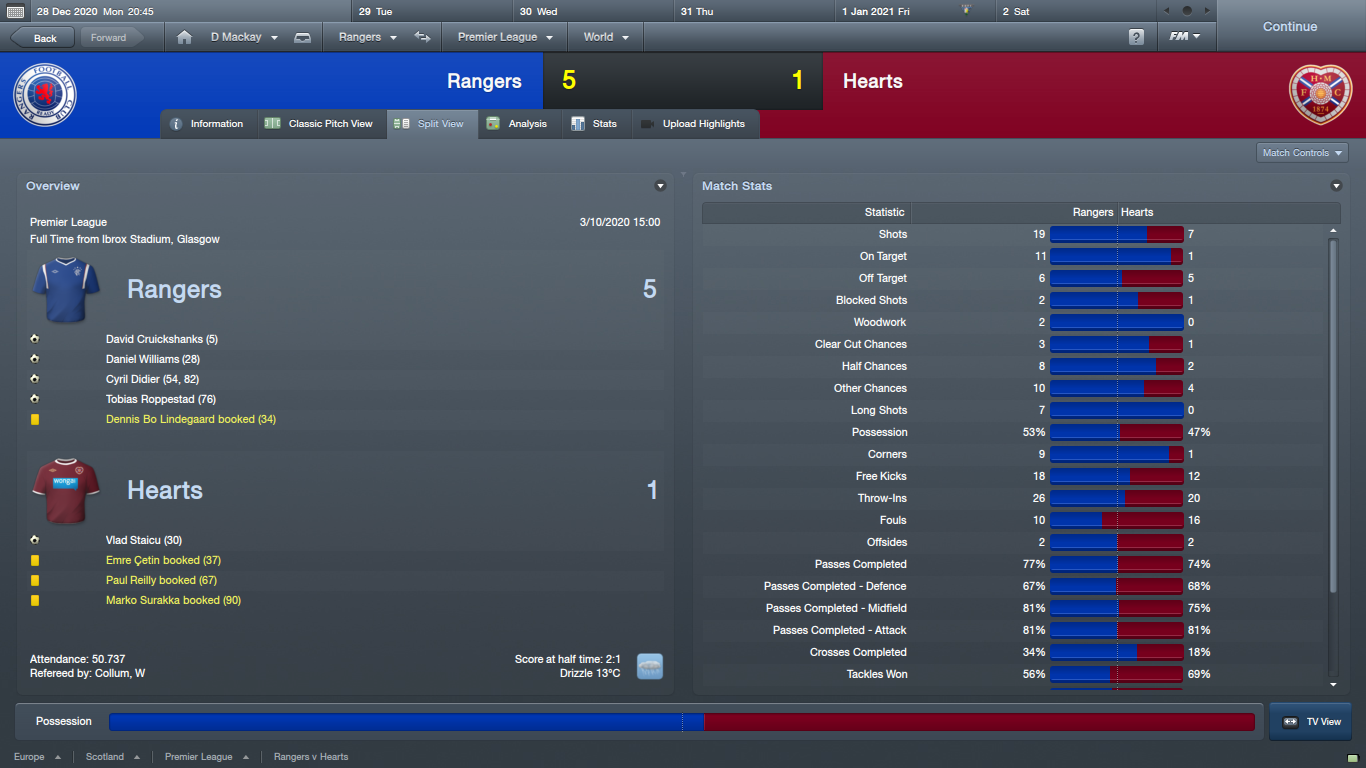Select Hearts scorer Vlad Staicu
Viewport: 1366px width, 768px height.
143,540
